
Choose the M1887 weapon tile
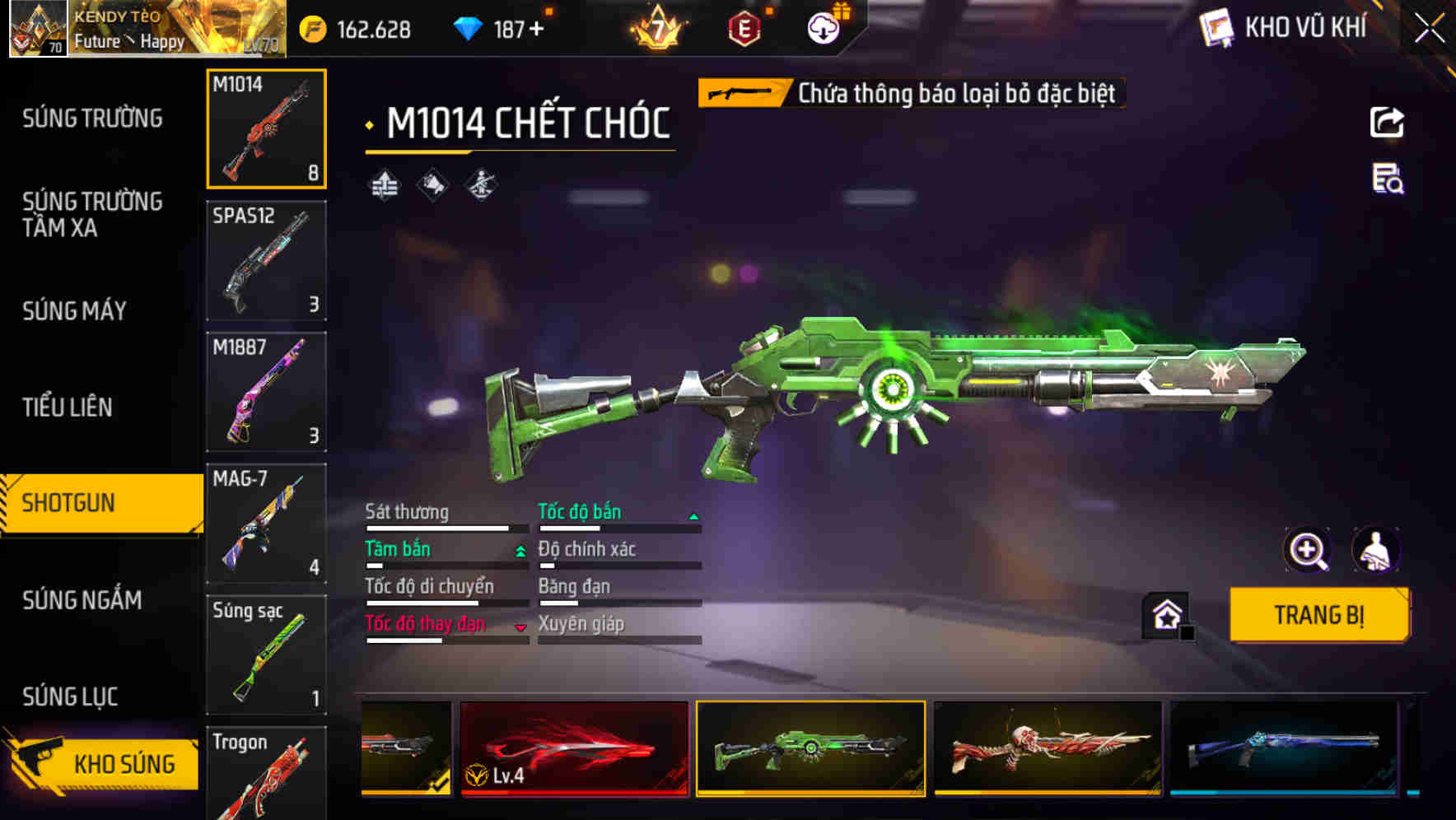266,392
